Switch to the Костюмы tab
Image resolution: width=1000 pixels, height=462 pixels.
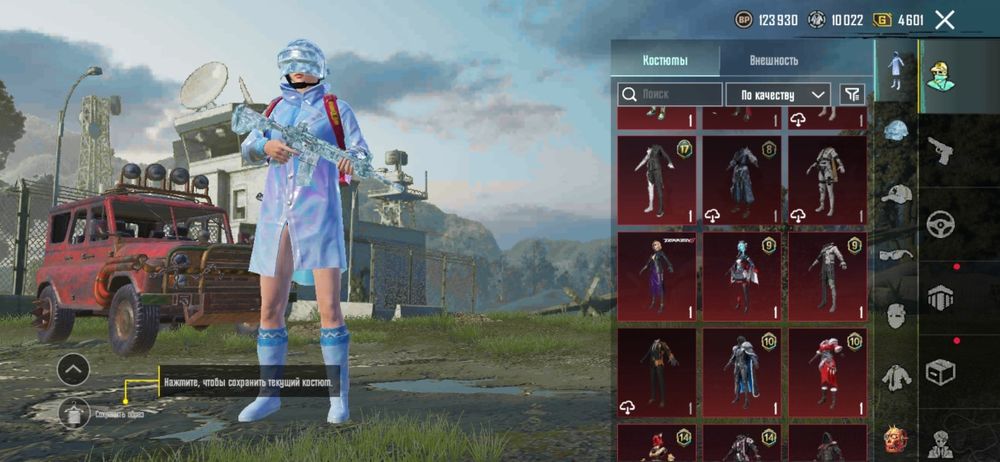tap(665, 60)
